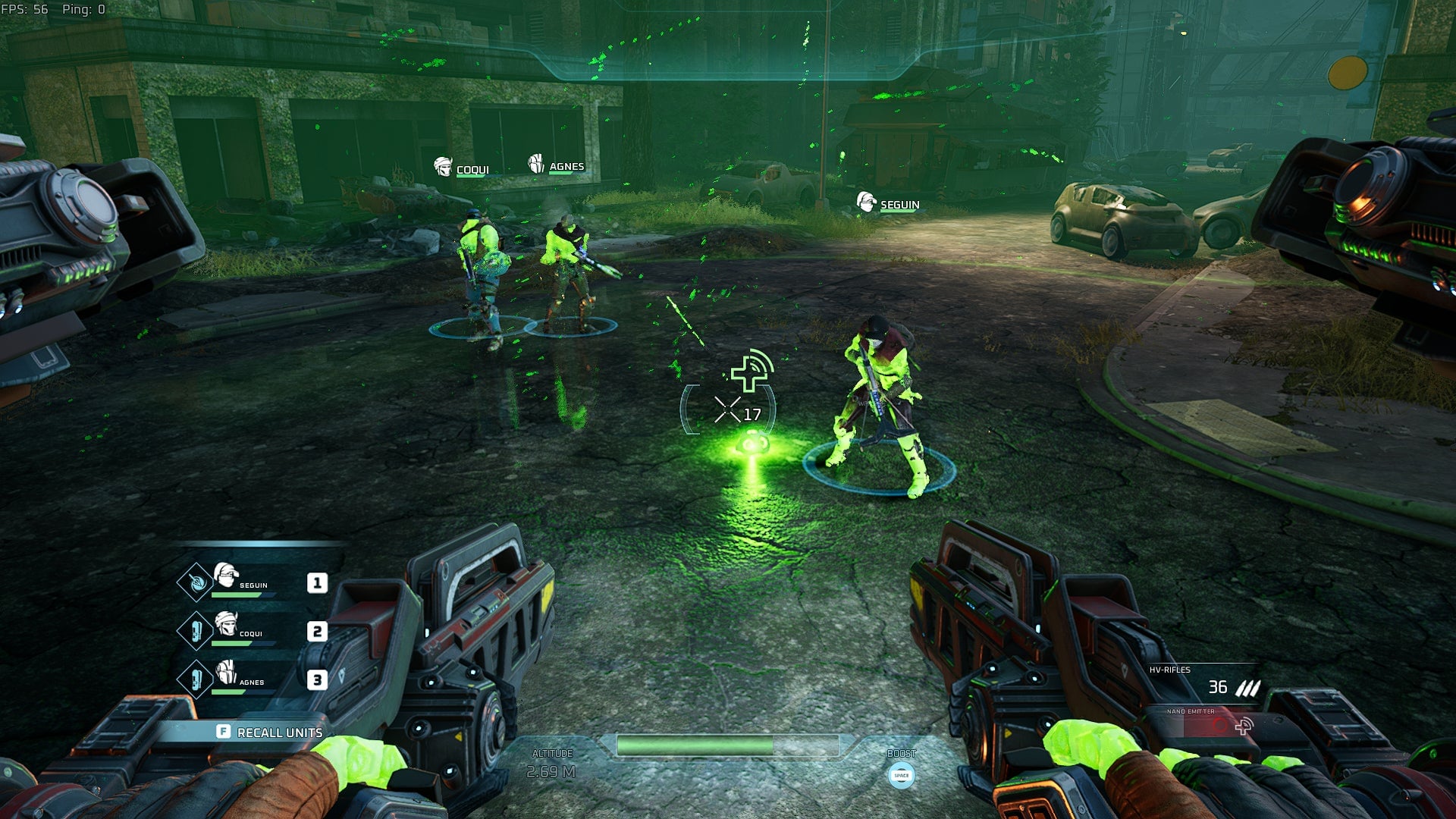Click the bullet icons next to the ammo count

(x=1247, y=688)
